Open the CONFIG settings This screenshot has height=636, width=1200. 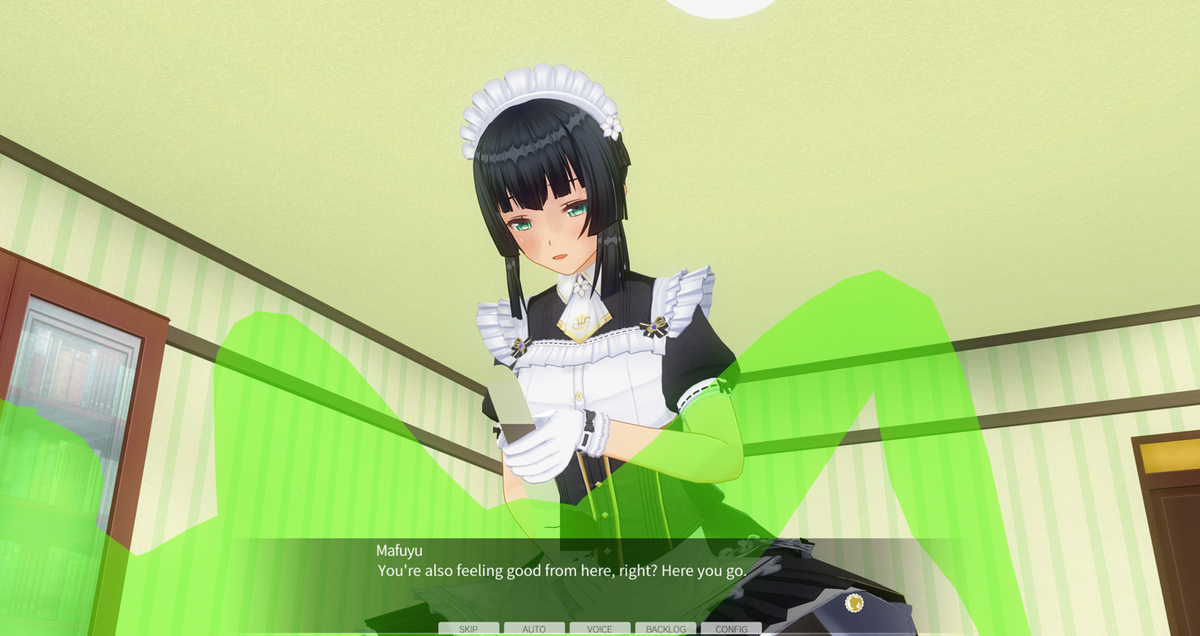coord(731,629)
